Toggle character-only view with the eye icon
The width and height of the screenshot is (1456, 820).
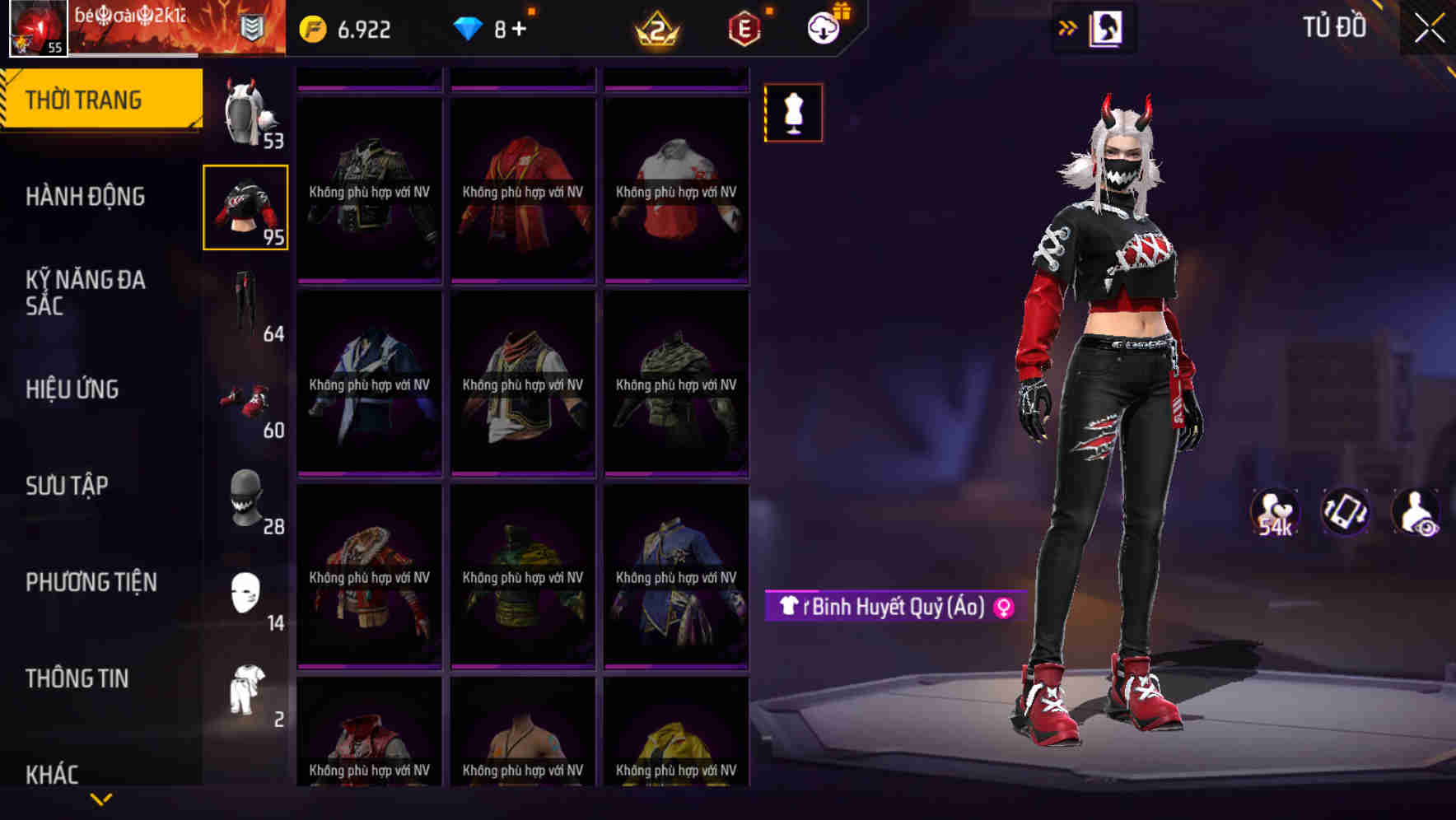(1421, 512)
